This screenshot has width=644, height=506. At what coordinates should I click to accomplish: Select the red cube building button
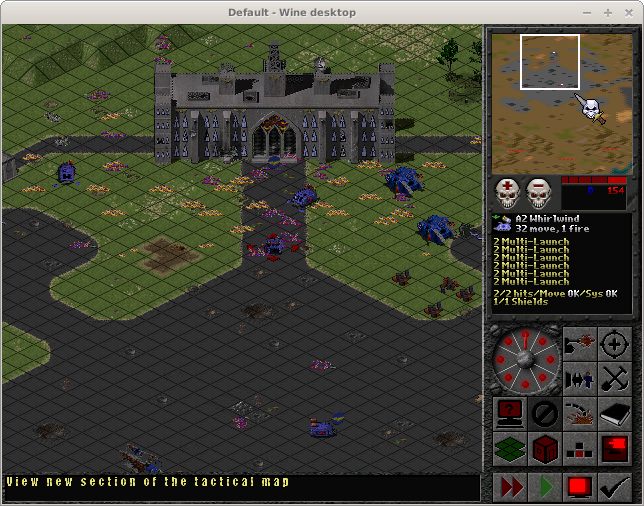545,447
